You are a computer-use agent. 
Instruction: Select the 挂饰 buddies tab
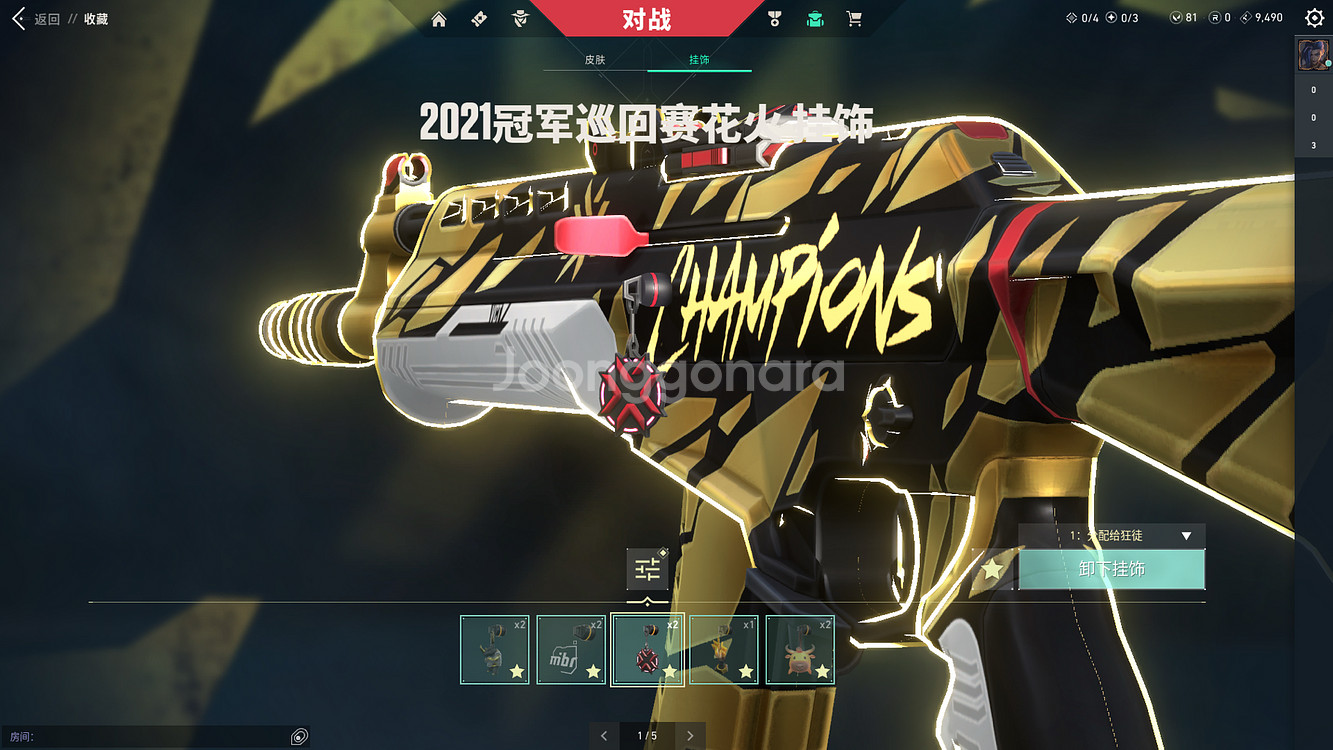coord(699,60)
